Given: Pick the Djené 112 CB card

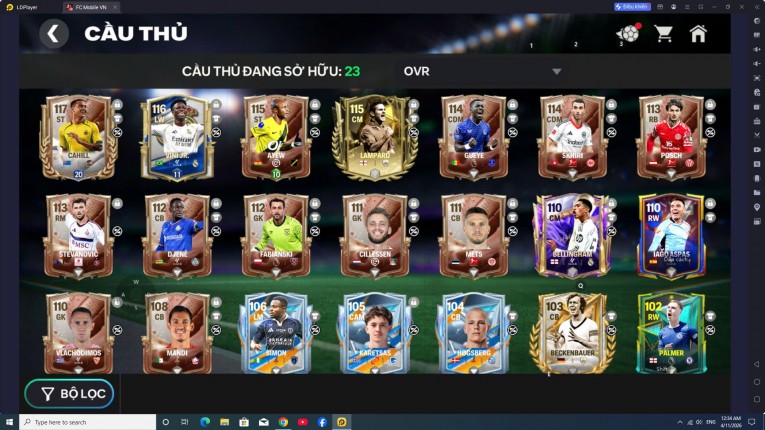Looking at the screenshot, I should [x=177, y=236].
